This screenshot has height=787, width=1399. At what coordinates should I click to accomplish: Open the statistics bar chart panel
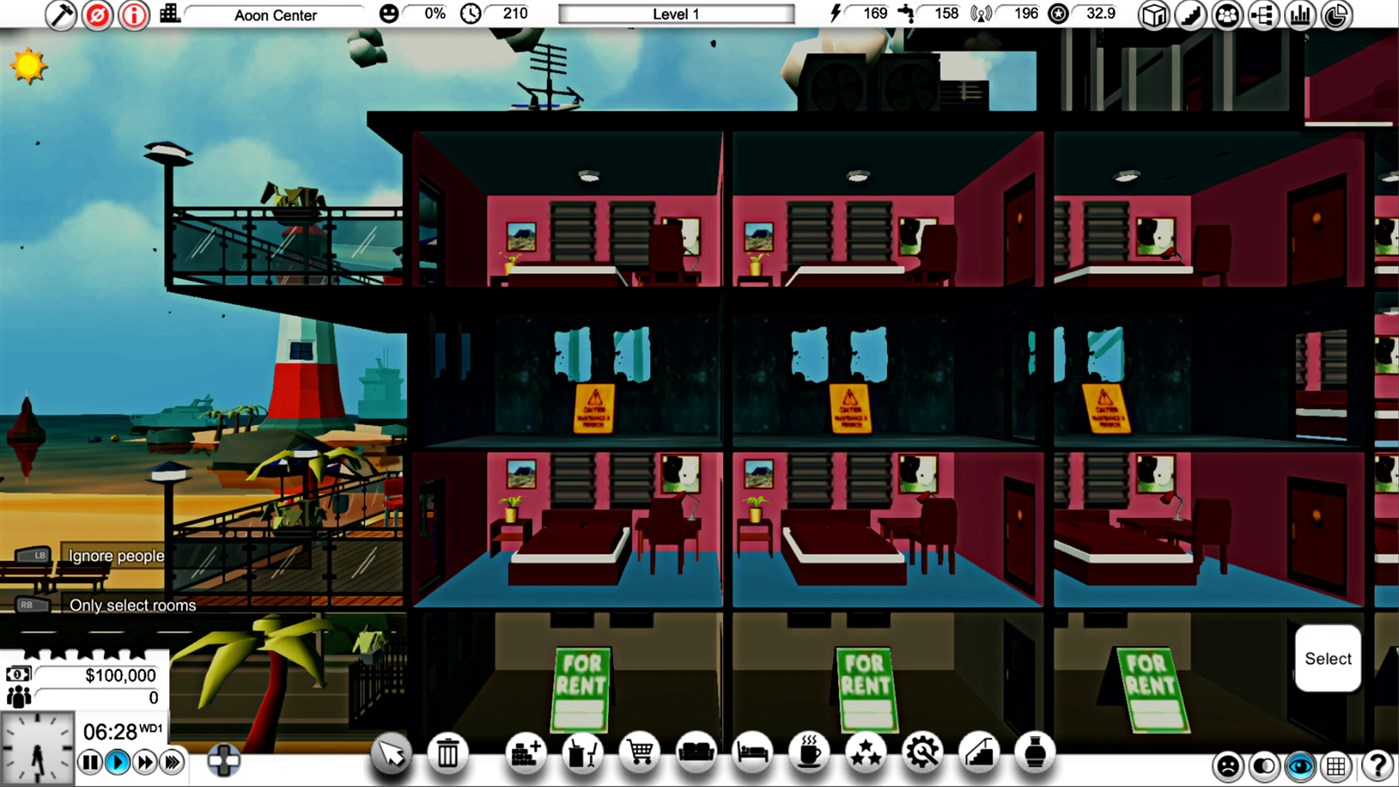(1300, 14)
